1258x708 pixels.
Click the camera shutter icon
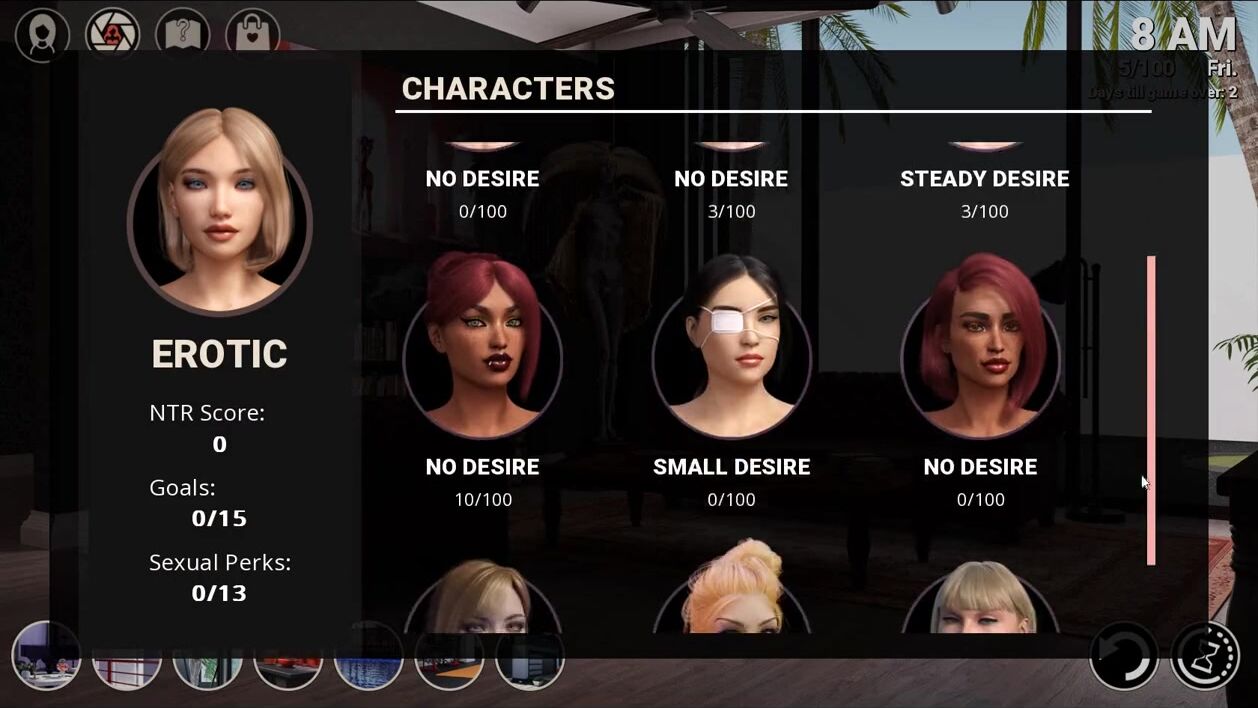pos(112,35)
